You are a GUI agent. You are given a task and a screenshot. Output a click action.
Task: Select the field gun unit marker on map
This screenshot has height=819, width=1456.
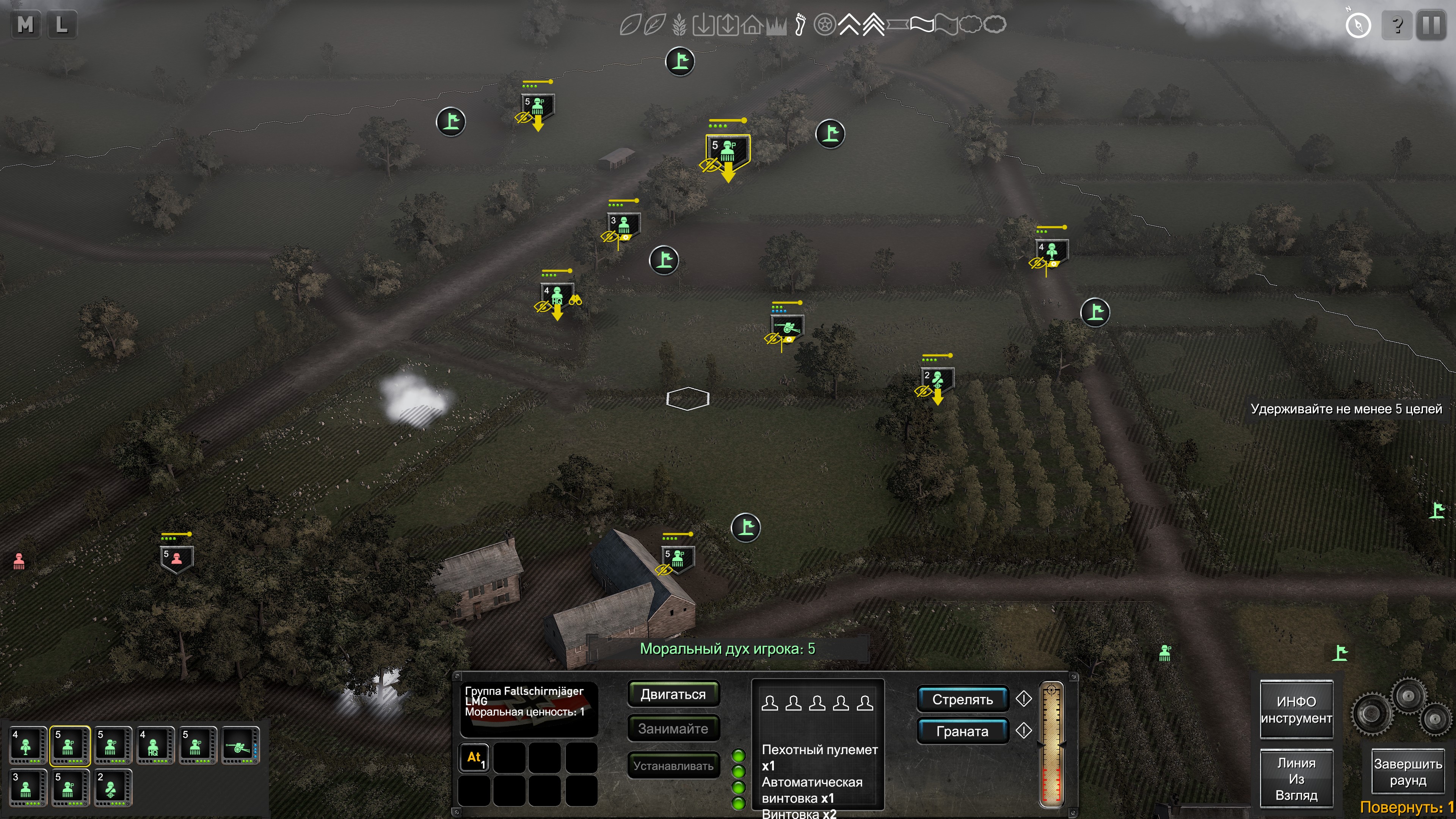787,327
